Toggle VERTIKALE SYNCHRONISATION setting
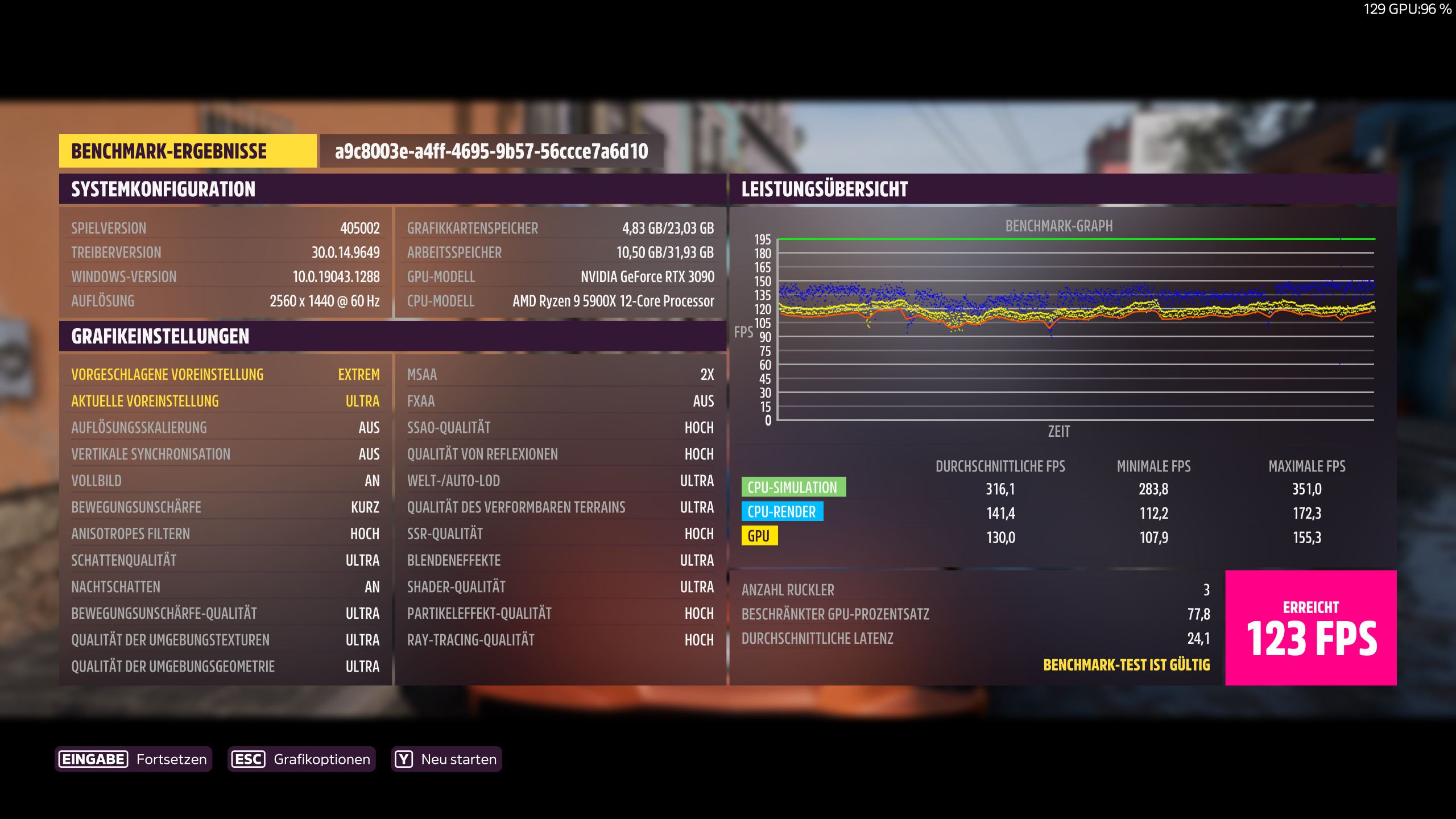 coord(225,454)
